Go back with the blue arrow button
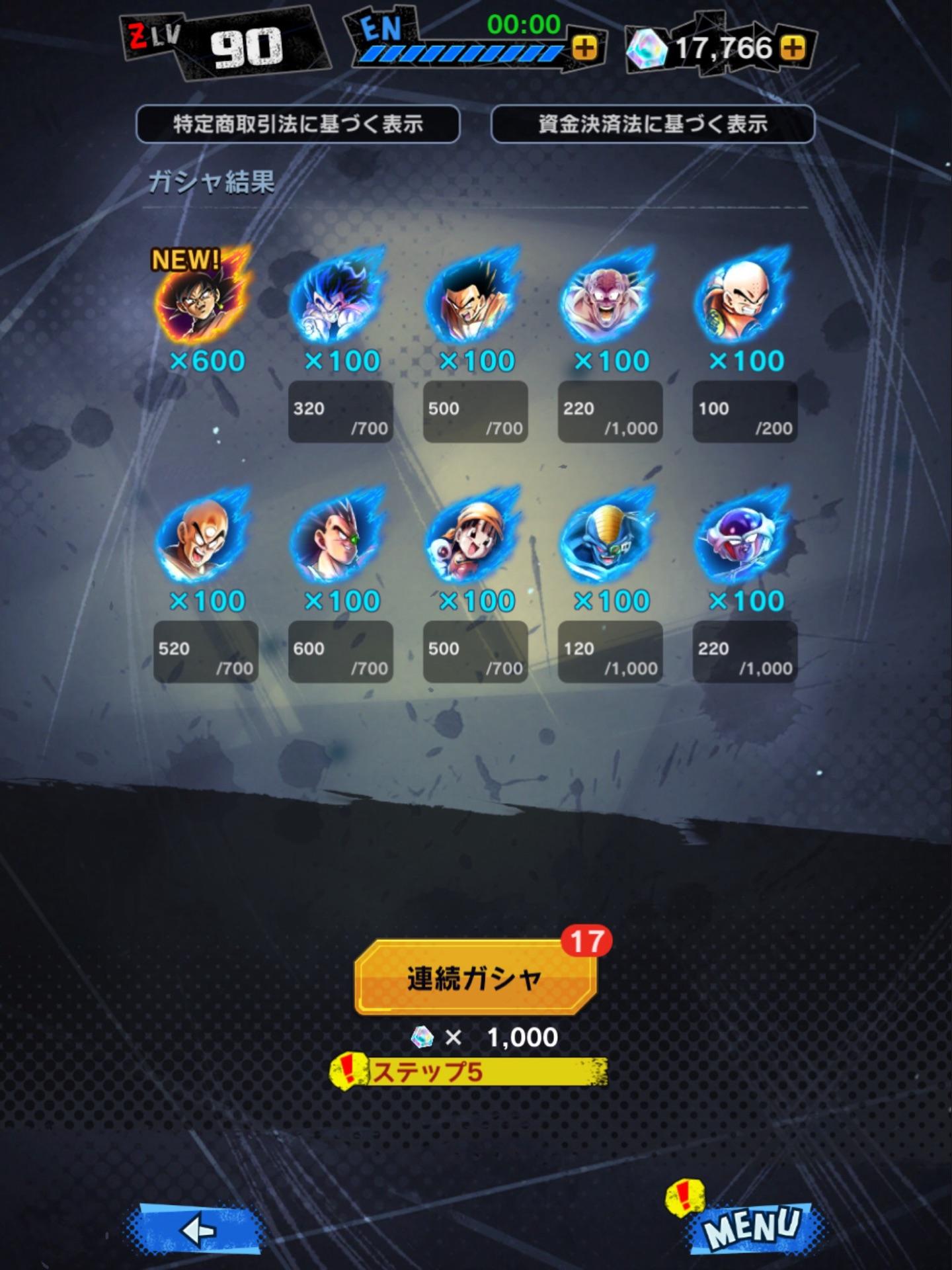Image resolution: width=952 pixels, height=1270 pixels. click(196, 1230)
